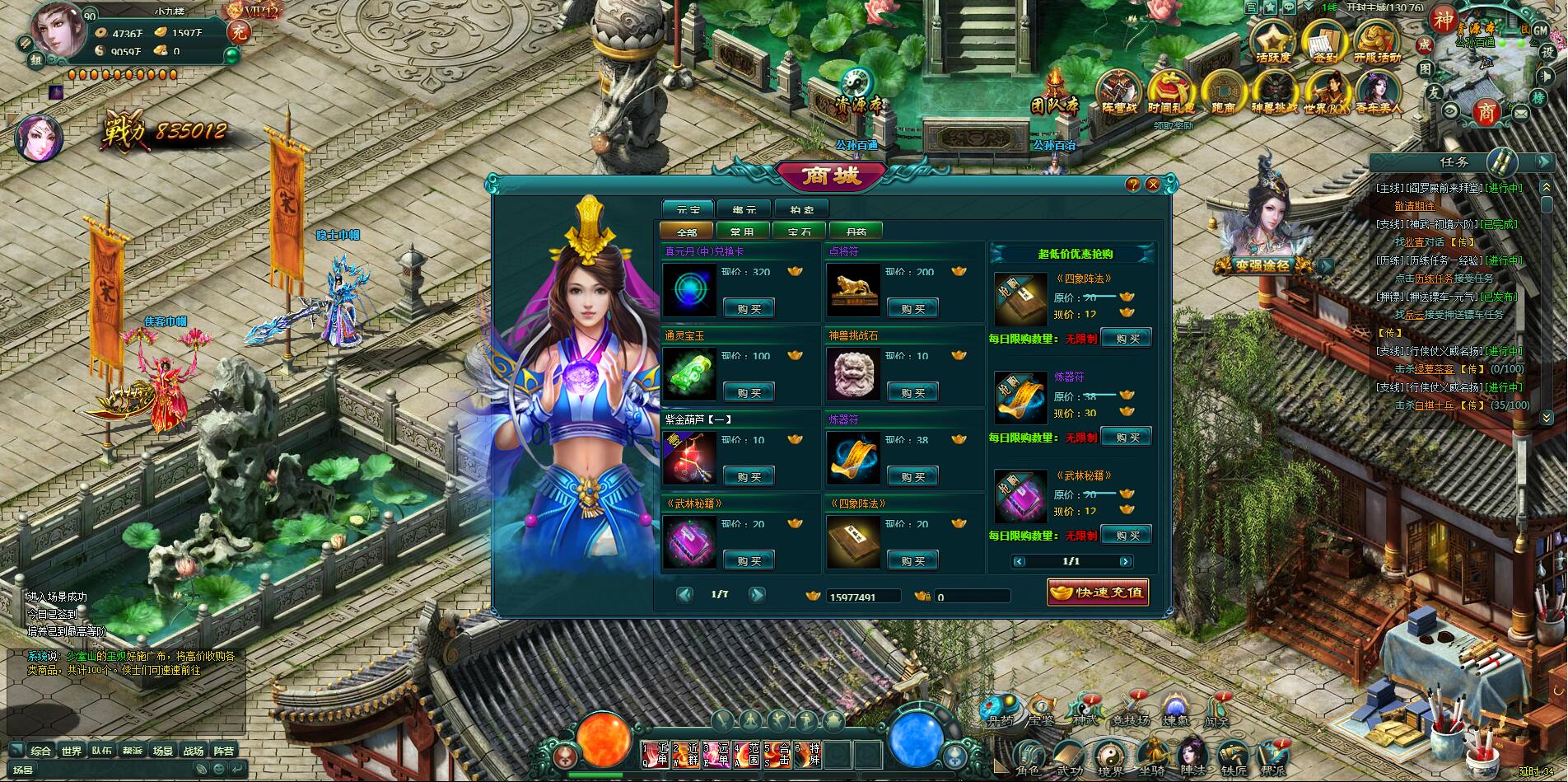Close the 商城 shop window
The width and height of the screenshot is (1568, 782).
[x=1153, y=185]
